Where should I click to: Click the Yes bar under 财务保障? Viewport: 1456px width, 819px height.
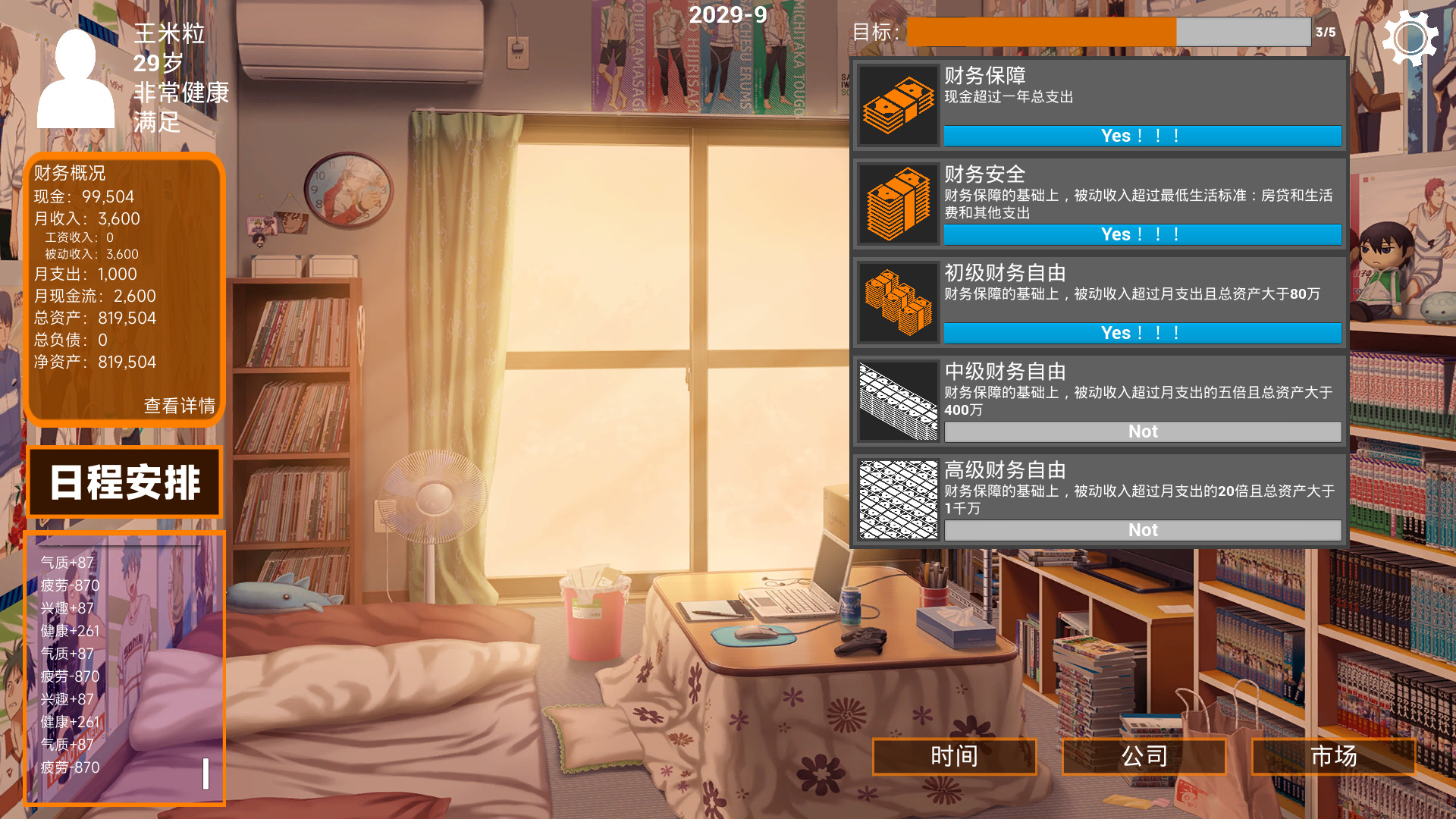pyautogui.click(x=1141, y=136)
